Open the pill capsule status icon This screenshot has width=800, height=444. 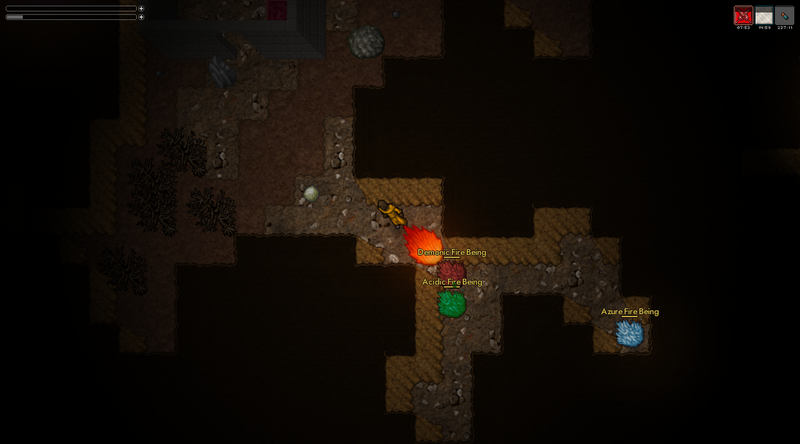click(784, 16)
